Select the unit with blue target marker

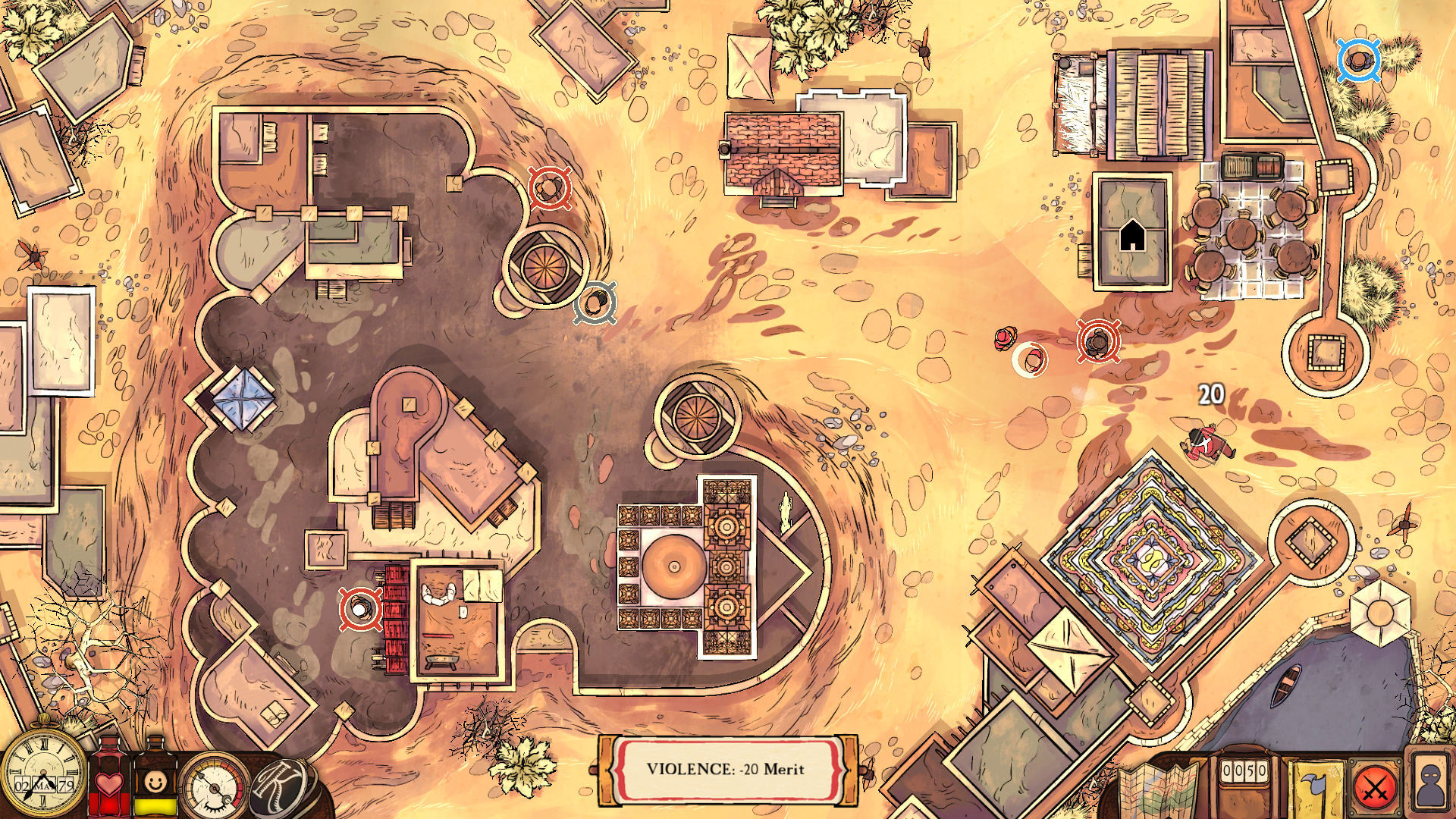click(x=1358, y=61)
